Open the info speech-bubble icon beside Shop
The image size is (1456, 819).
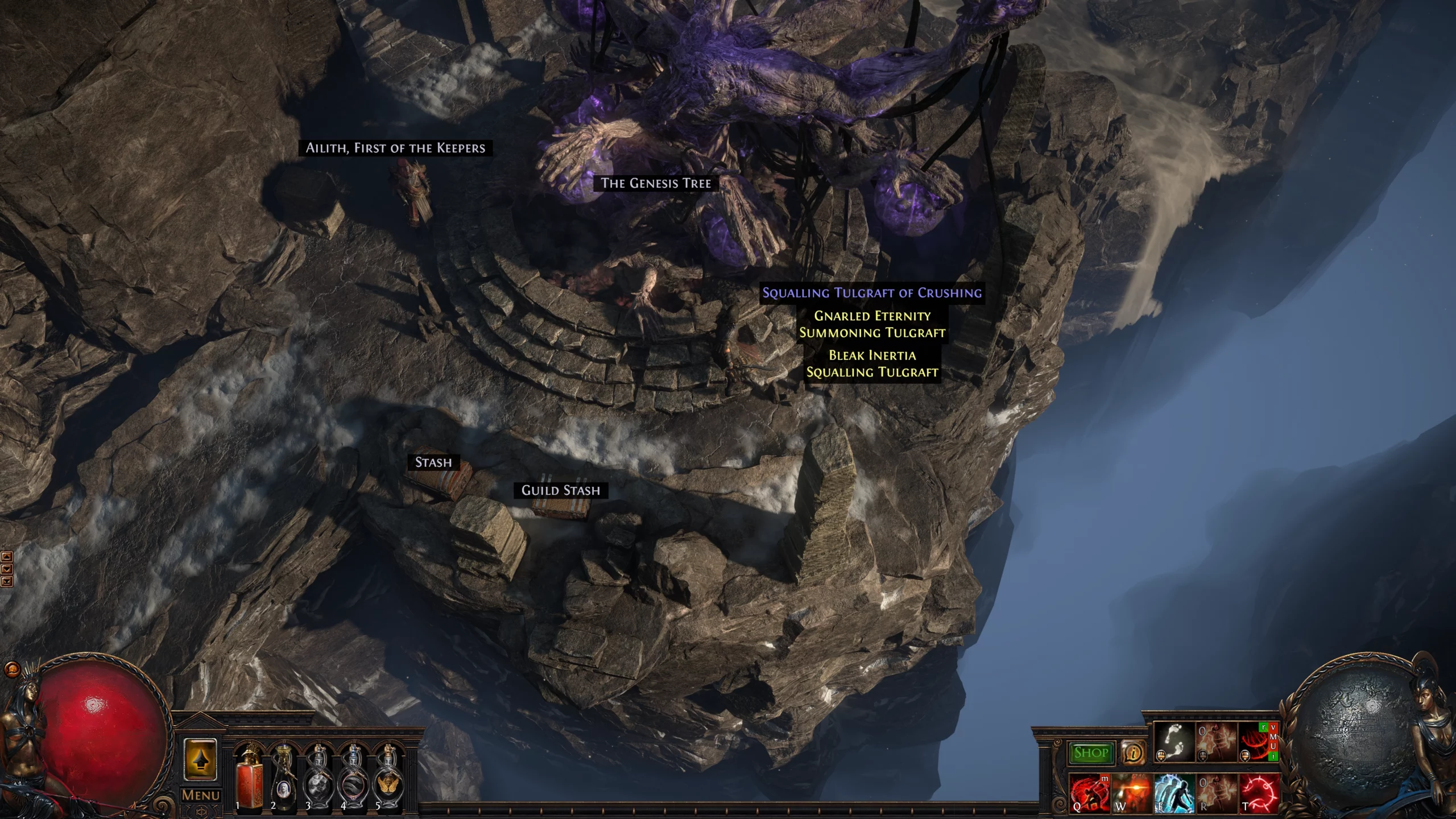coord(1134,751)
